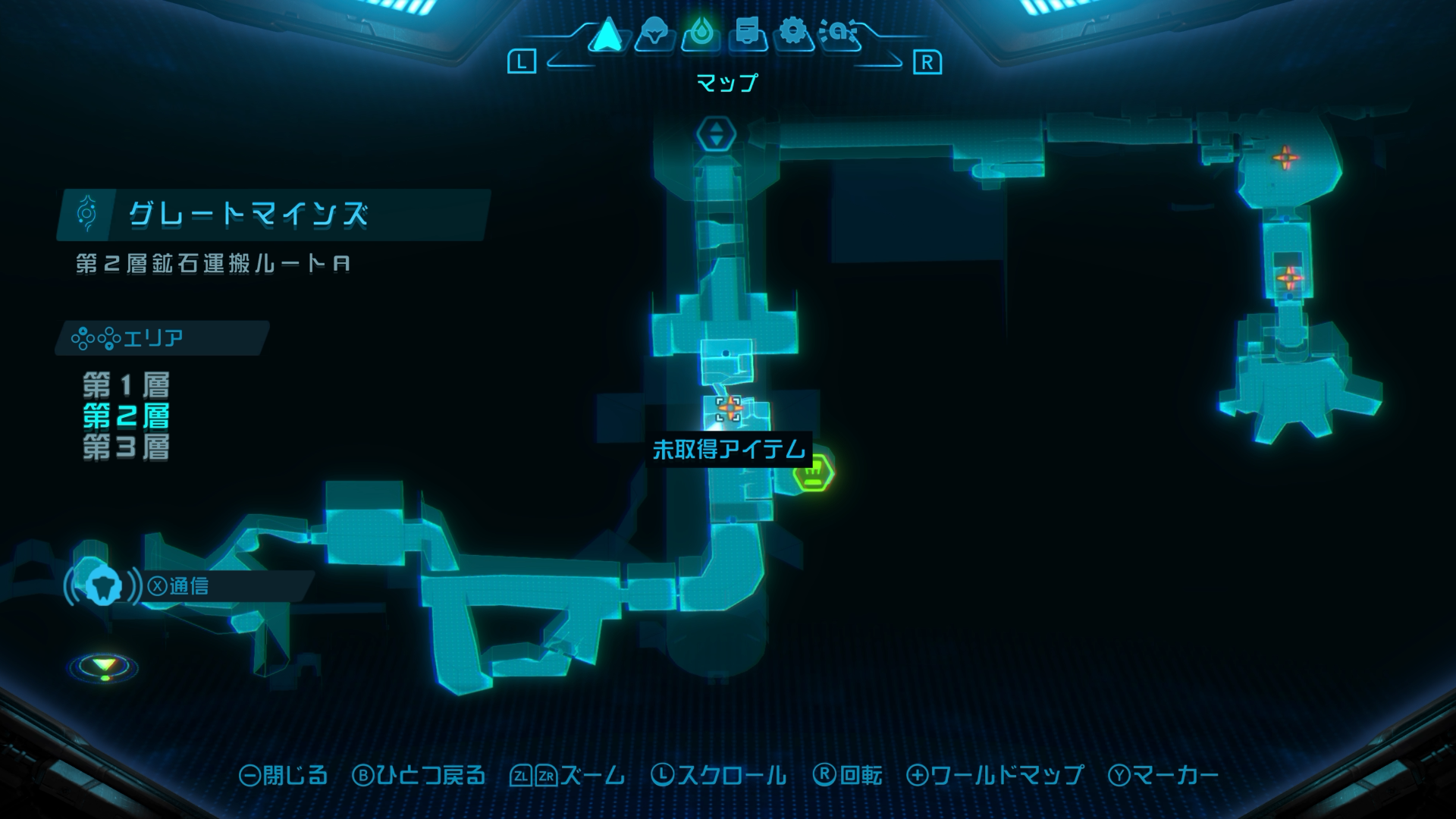Click the topmost uncollected item marker in the right-hand rooms

(1285, 158)
